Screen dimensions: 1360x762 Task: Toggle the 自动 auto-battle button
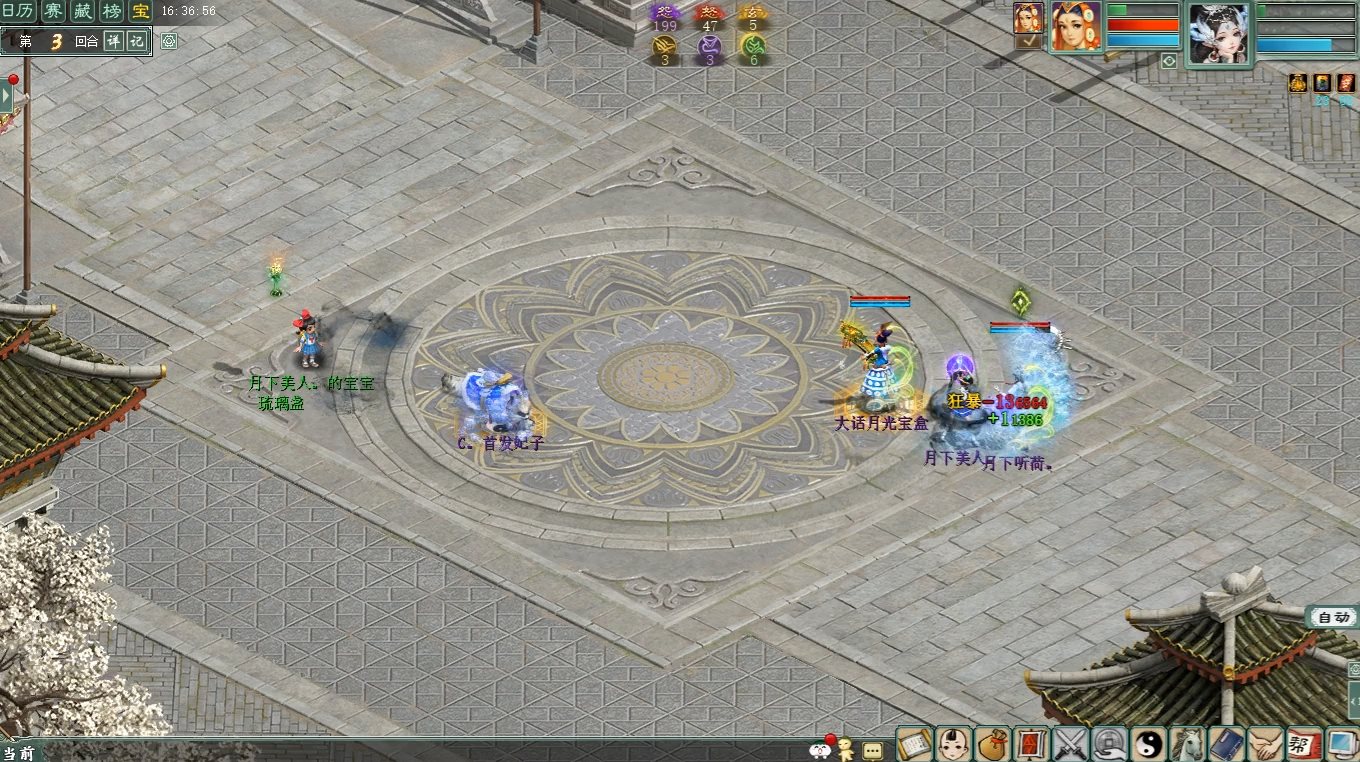(x=1333, y=617)
